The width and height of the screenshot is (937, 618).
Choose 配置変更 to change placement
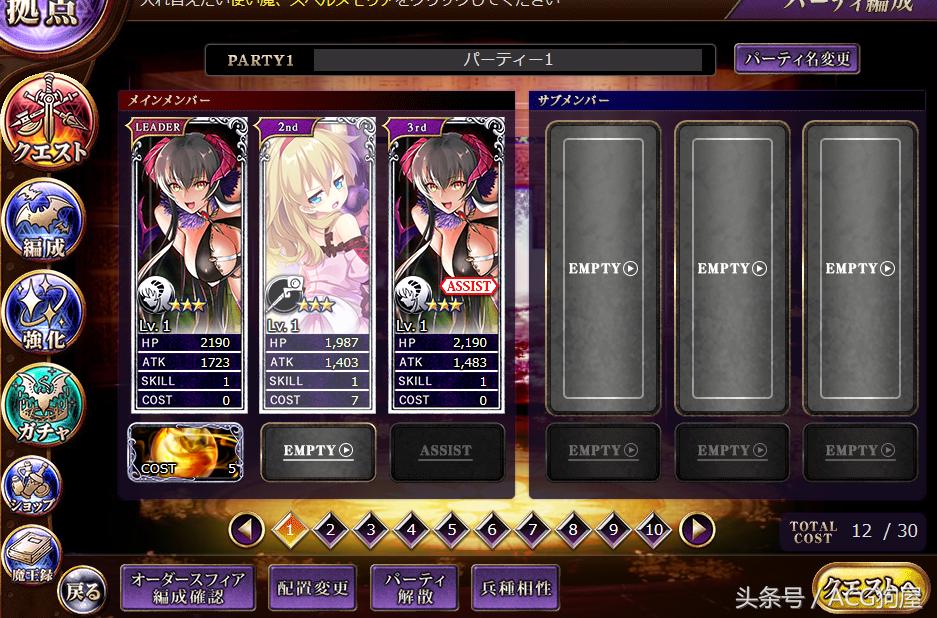[x=313, y=588]
